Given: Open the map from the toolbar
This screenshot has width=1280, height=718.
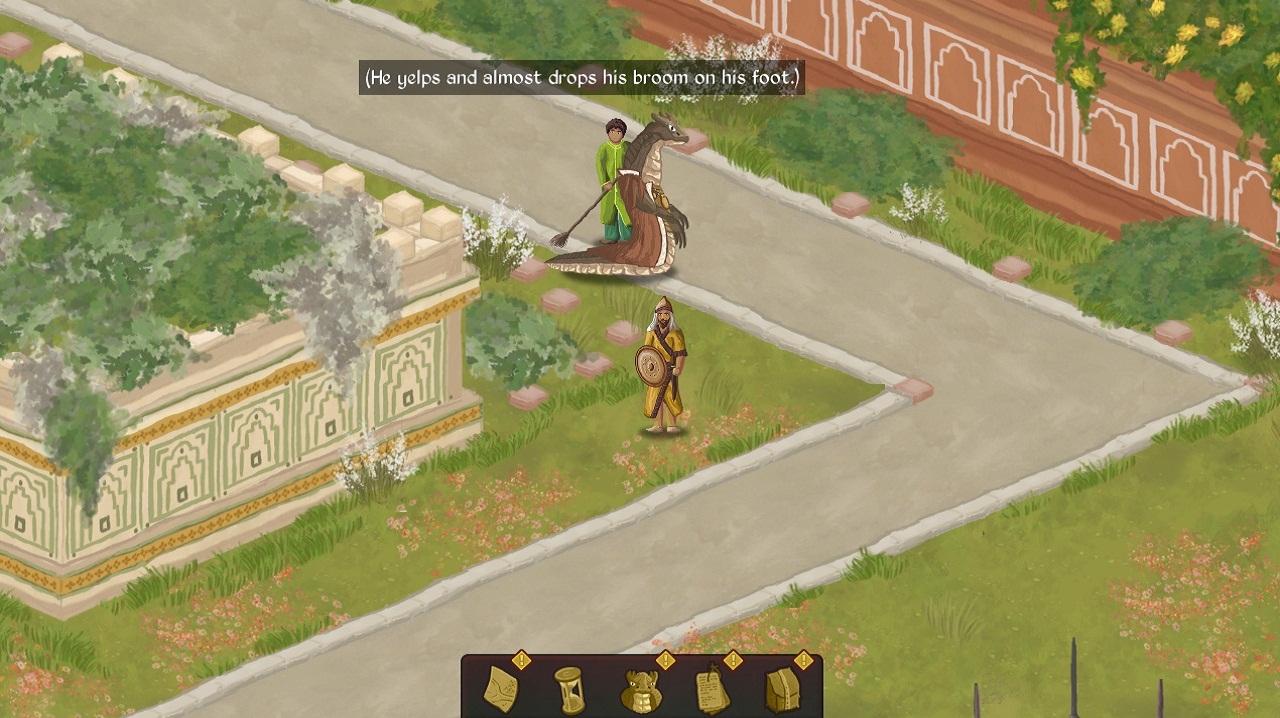Looking at the screenshot, I should [501, 689].
